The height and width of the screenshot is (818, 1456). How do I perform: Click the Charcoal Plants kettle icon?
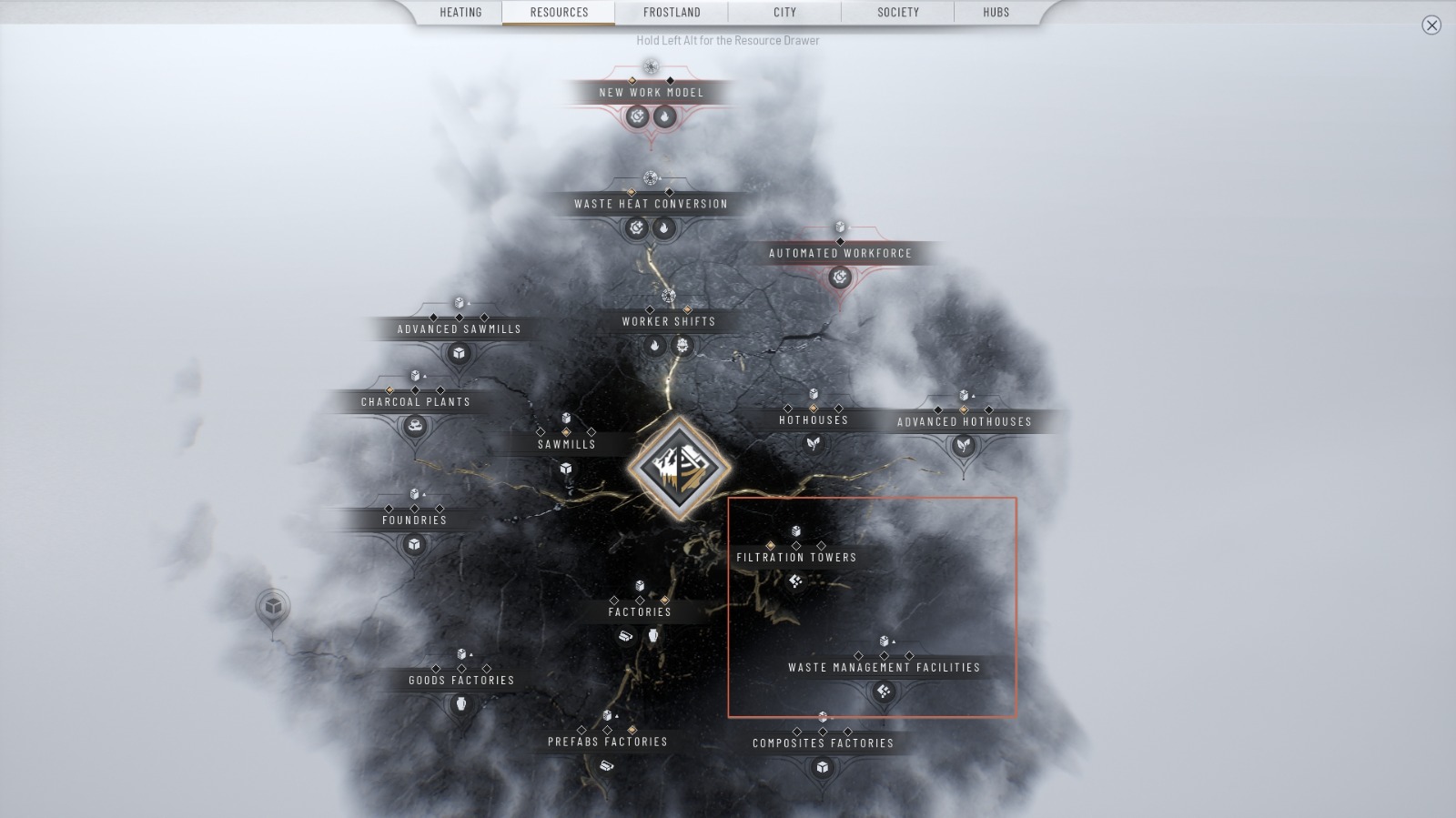pyautogui.click(x=414, y=423)
